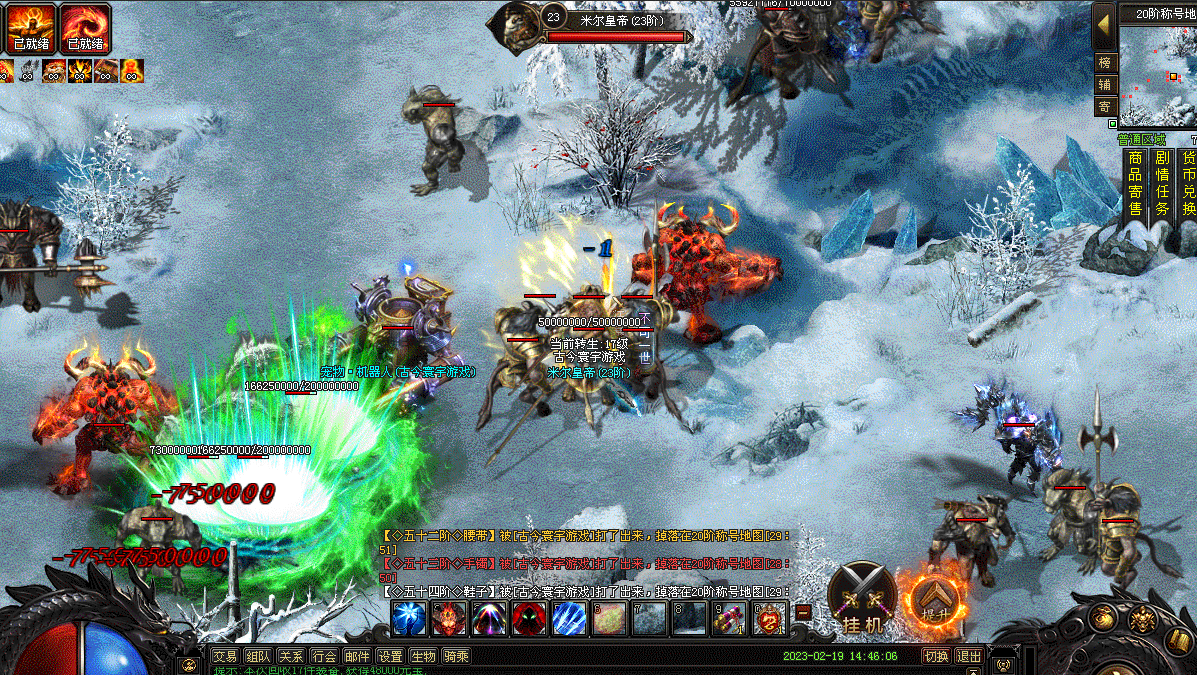Activate the red hooded figure skill
1197x675 pixels.
(529, 619)
